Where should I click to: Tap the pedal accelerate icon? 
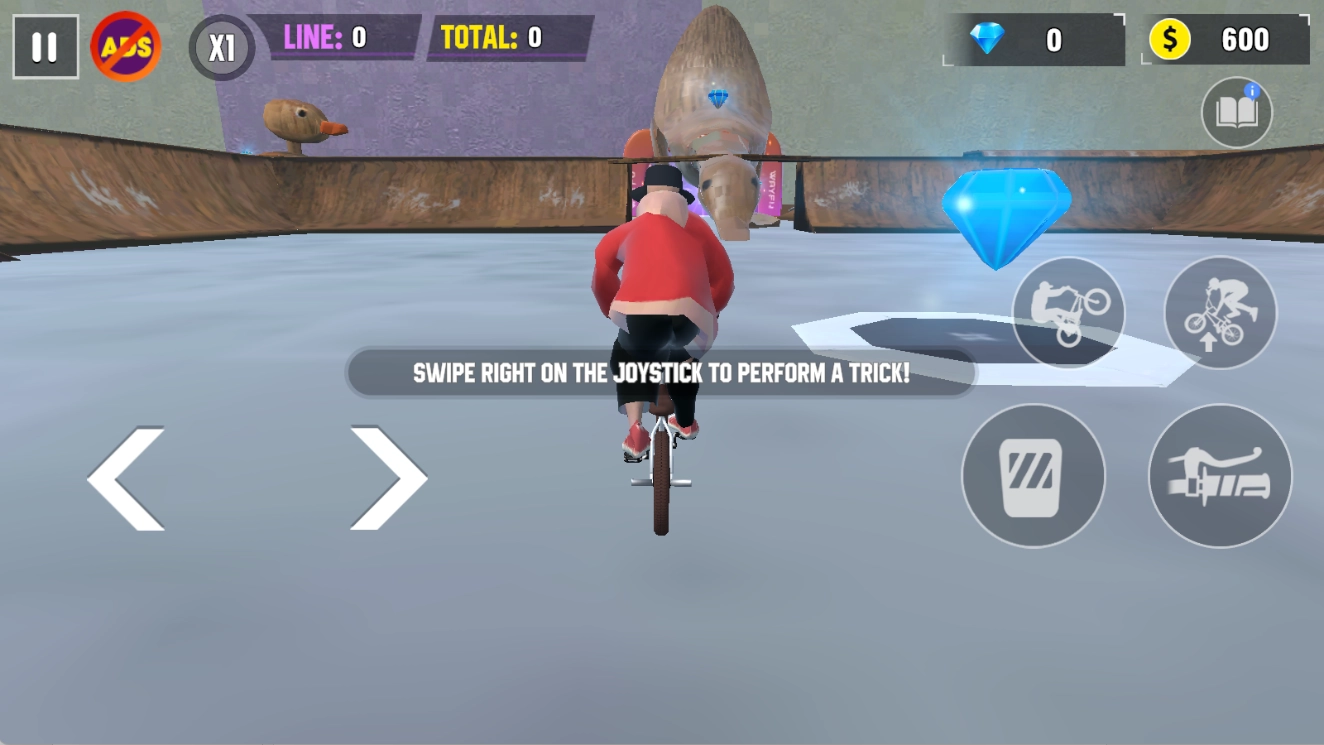(1034, 477)
